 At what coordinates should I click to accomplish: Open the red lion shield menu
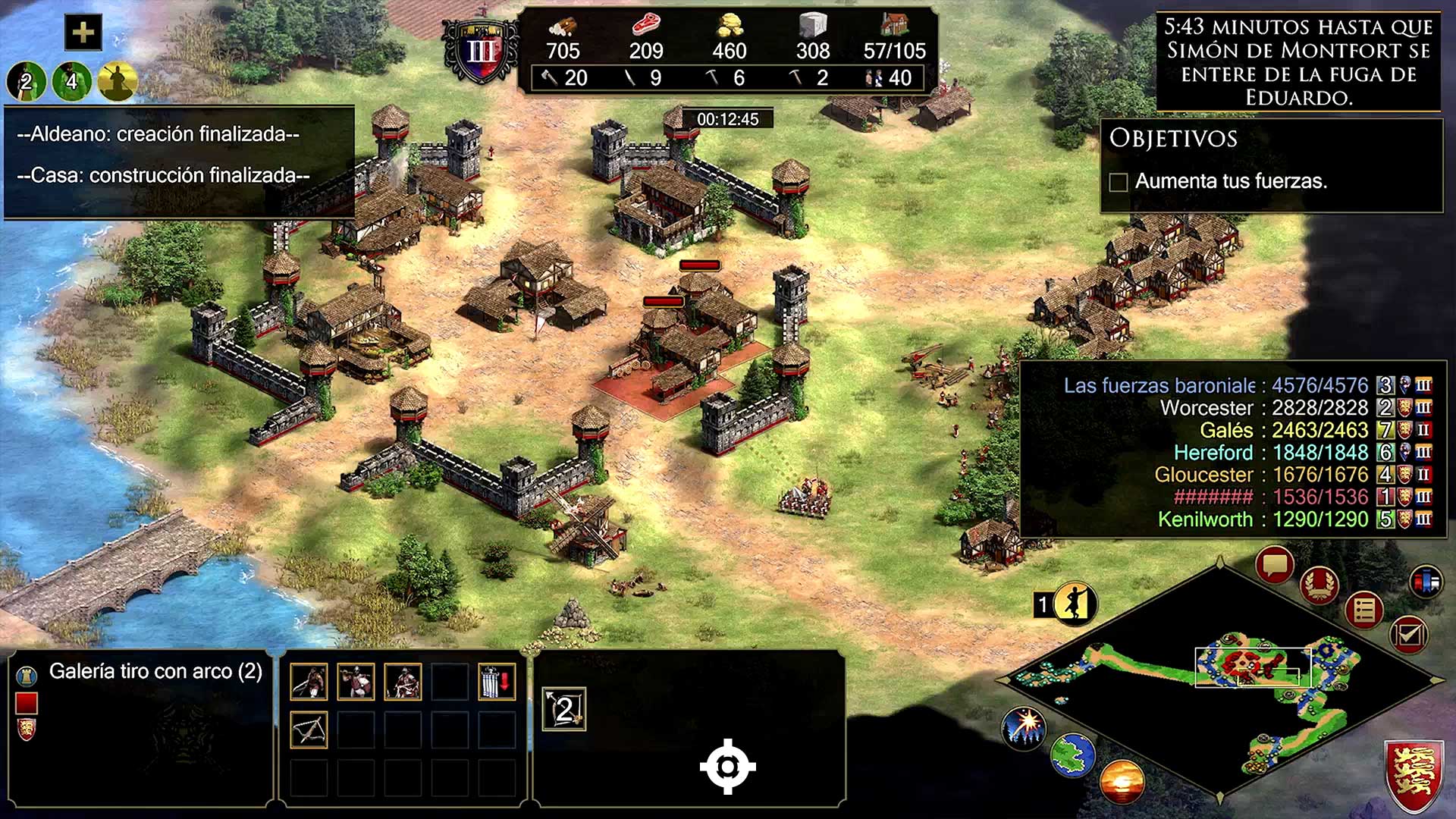[x=1414, y=777]
